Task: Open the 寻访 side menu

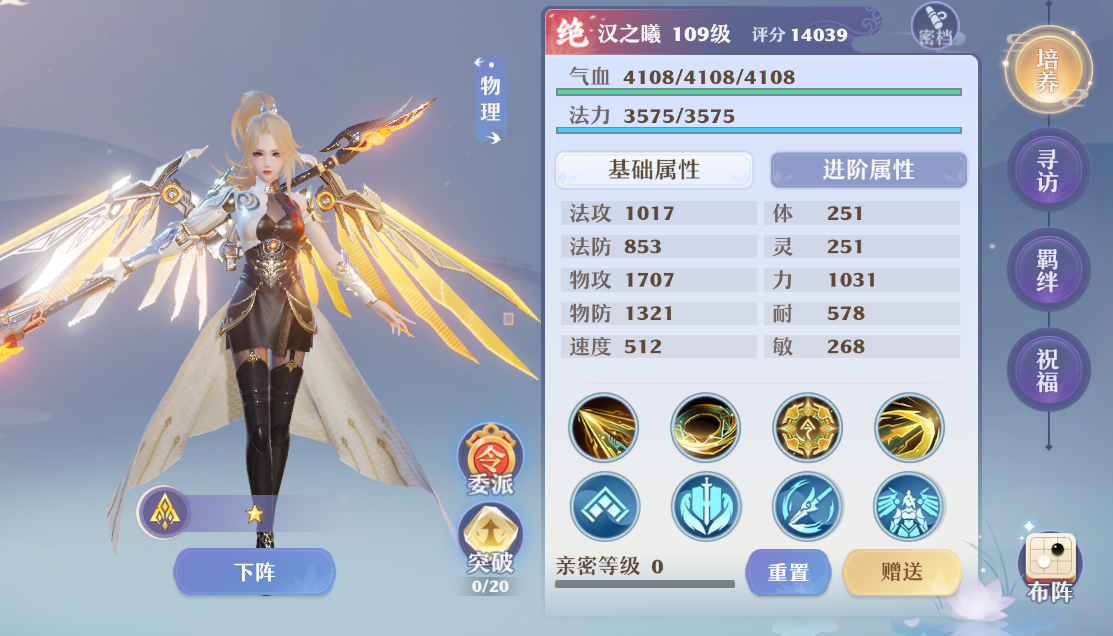Action: click(x=1047, y=170)
